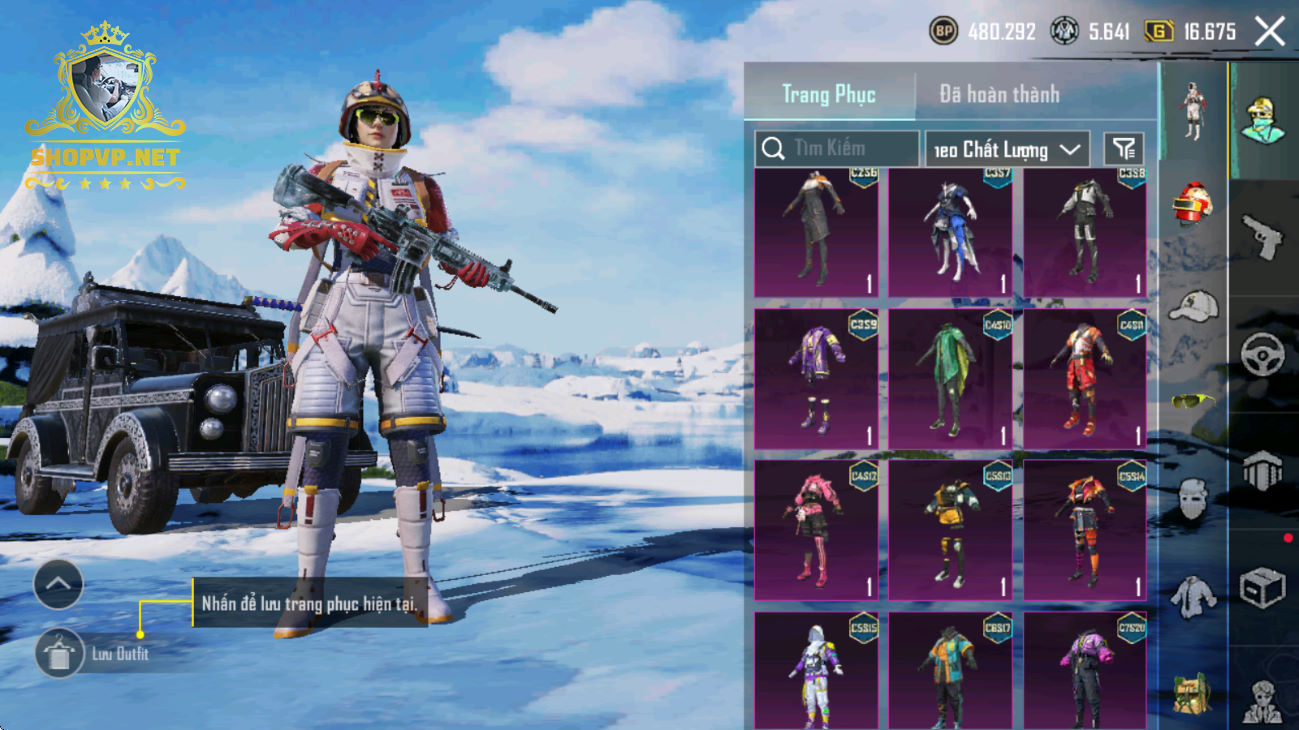The width and height of the screenshot is (1299, 730).
Task: Select the Trang Phục tab
Action: pyautogui.click(x=828, y=94)
